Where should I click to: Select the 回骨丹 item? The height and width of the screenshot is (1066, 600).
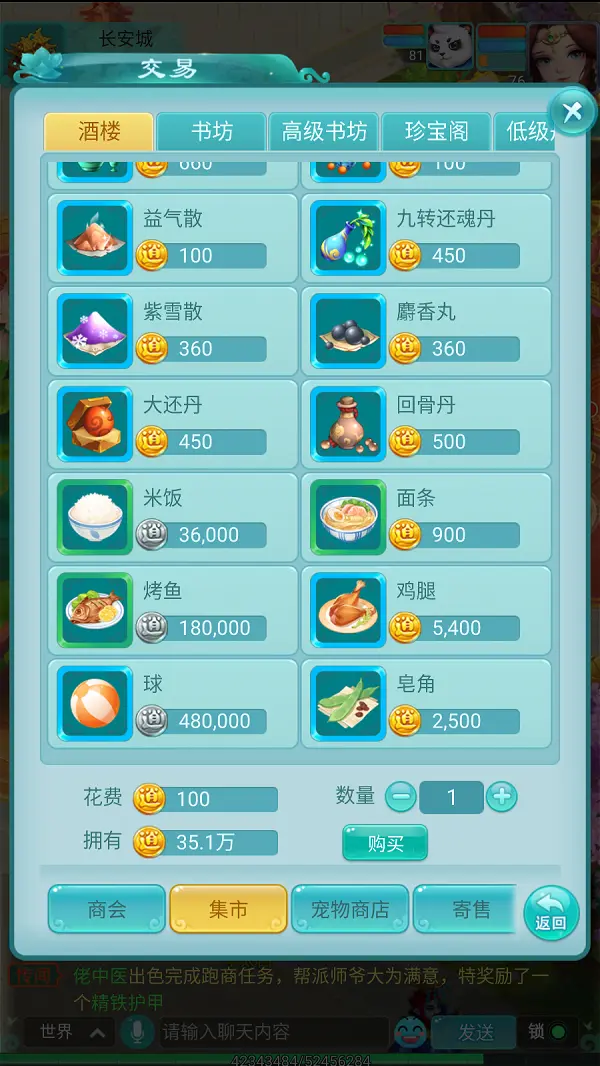point(426,424)
